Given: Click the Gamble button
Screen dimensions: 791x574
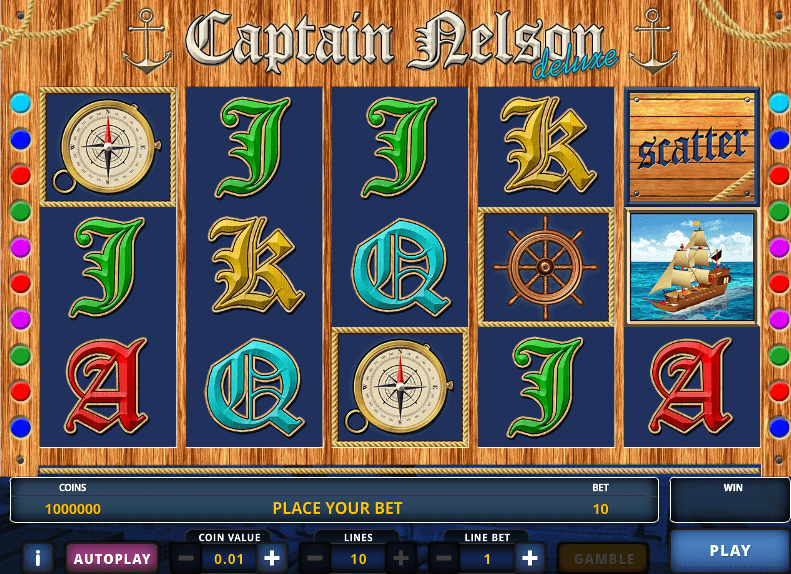Looking at the screenshot, I should tap(603, 558).
